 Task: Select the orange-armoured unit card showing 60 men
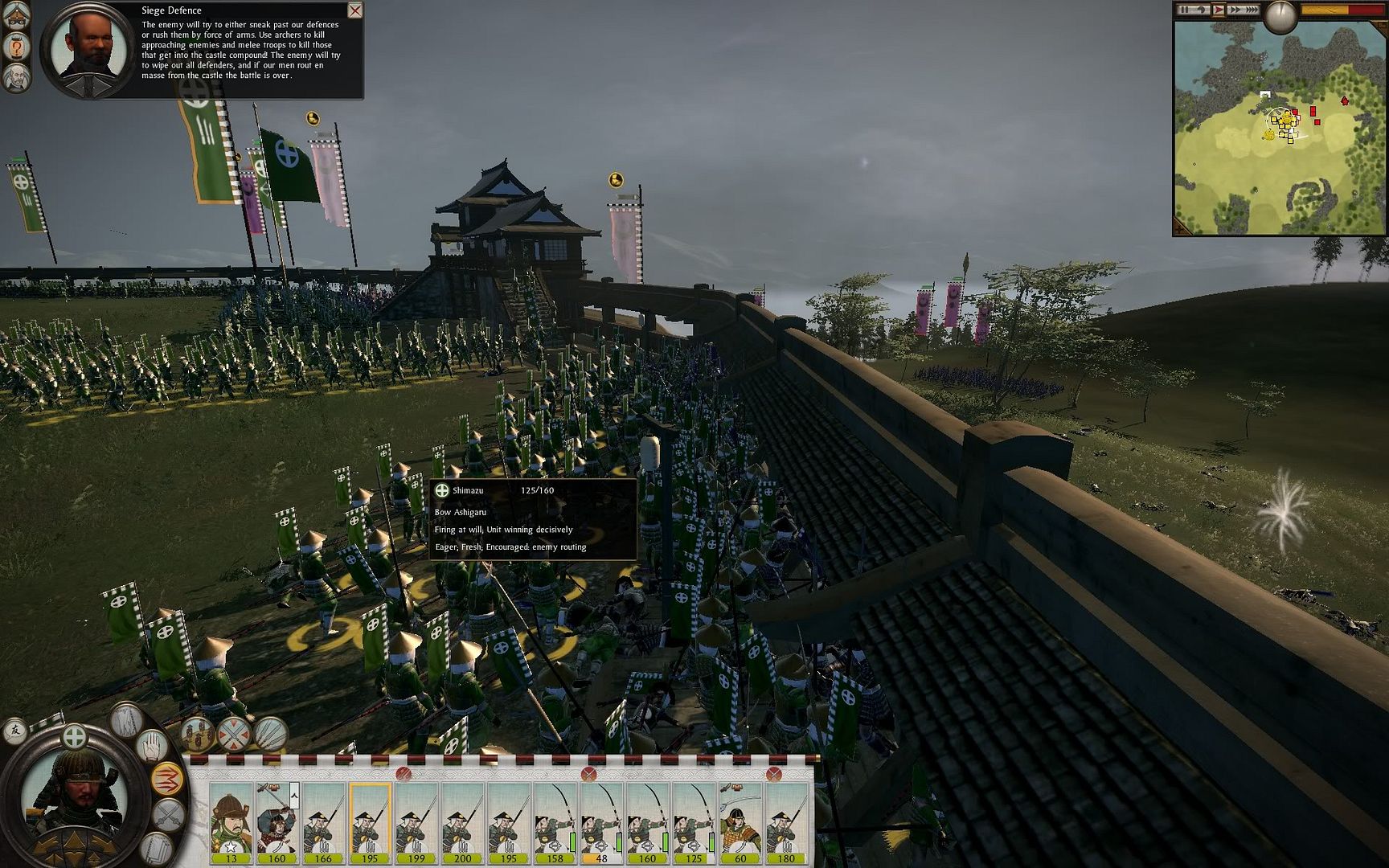(x=740, y=821)
